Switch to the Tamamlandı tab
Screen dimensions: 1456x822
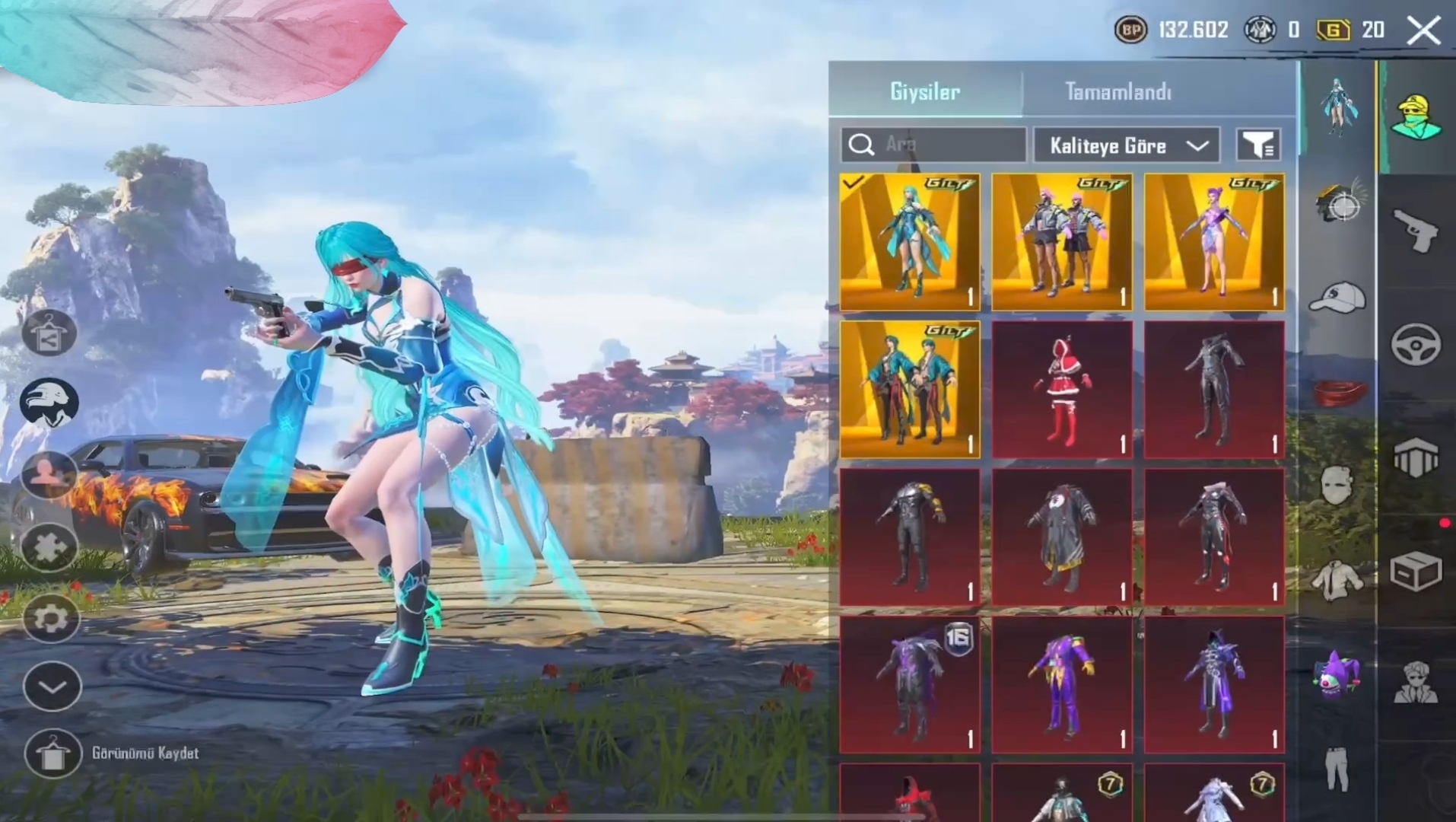point(1117,92)
